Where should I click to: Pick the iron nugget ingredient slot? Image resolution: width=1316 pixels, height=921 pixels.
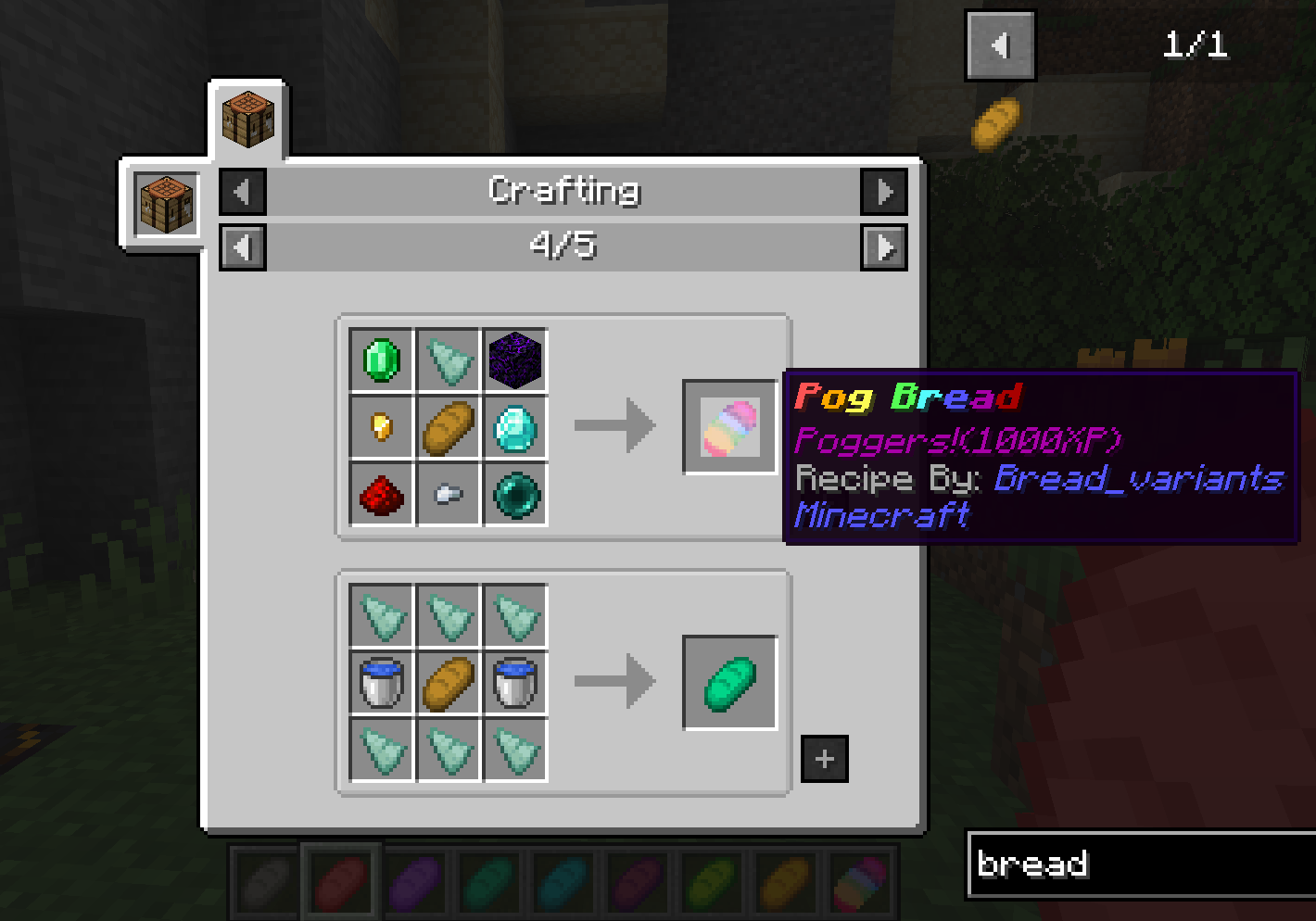pyautogui.click(x=449, y=495)
